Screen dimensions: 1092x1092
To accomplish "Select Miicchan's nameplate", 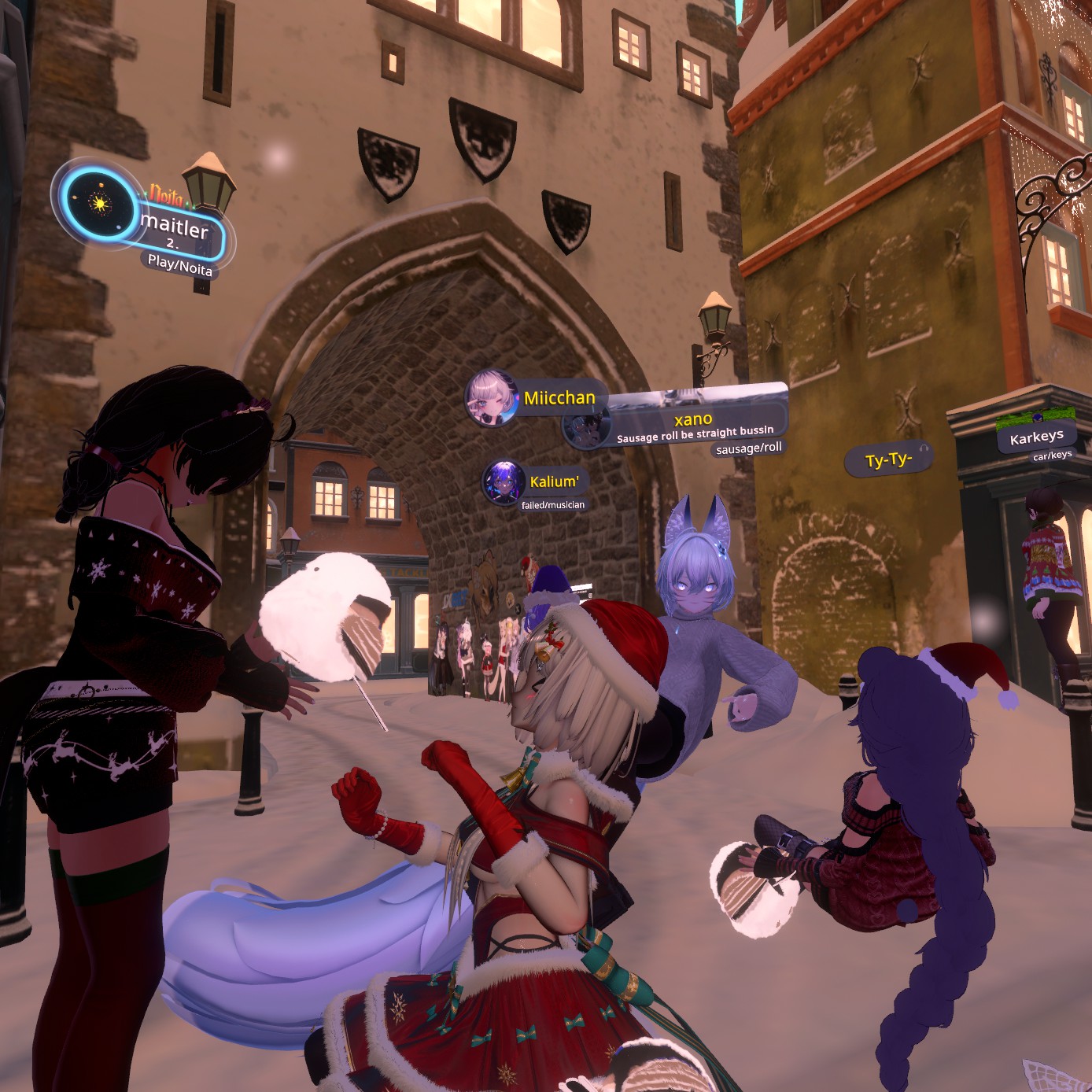I will pyautogui.click(x=559, y=398).
